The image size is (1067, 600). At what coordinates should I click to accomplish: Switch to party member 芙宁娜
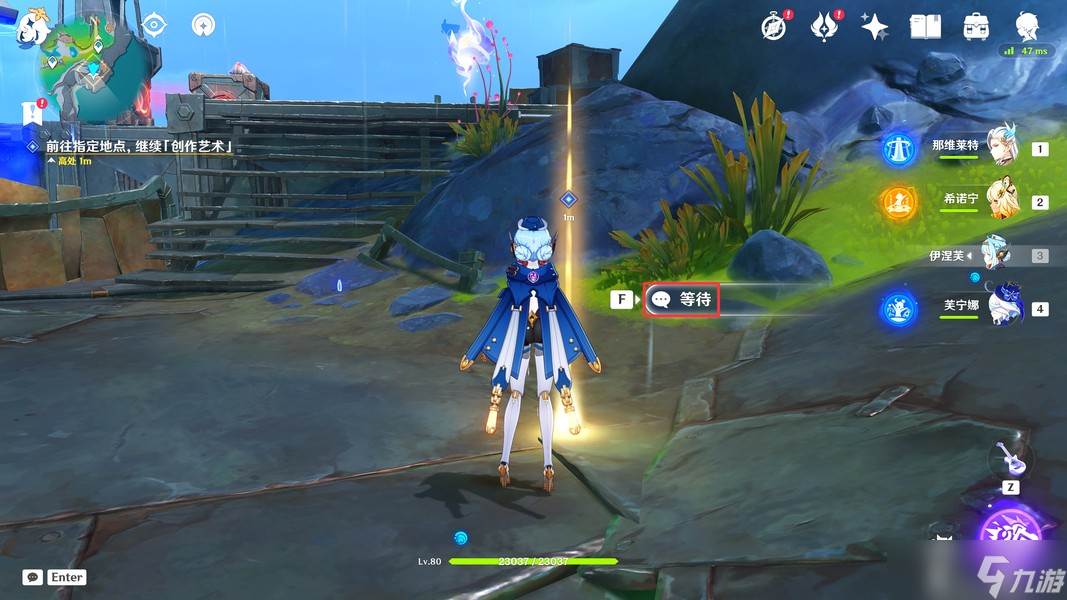1000,308
